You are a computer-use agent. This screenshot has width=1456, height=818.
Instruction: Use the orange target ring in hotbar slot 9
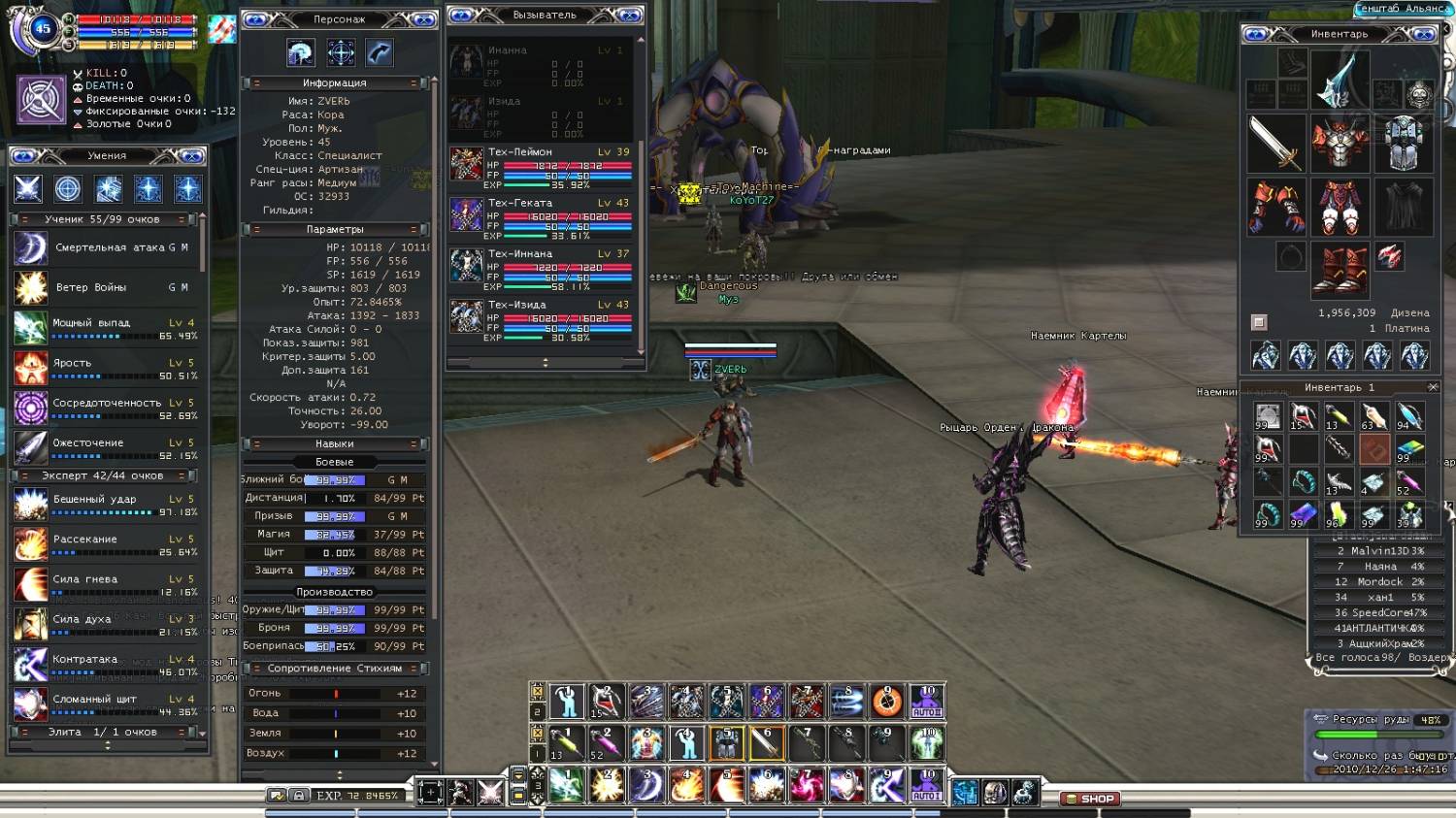click(x=886, y=701)
